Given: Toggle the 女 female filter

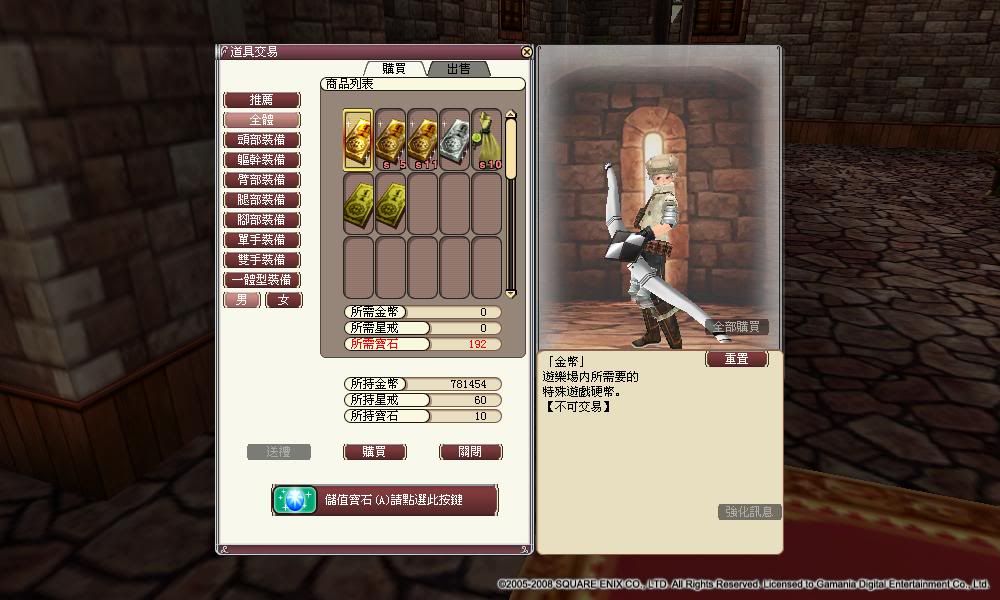Looking at the screenshot, I should click(x=283, y=300).
